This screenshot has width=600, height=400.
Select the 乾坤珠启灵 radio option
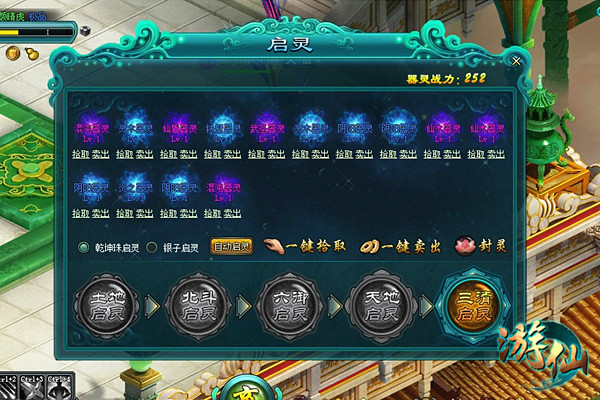point(84,247)
